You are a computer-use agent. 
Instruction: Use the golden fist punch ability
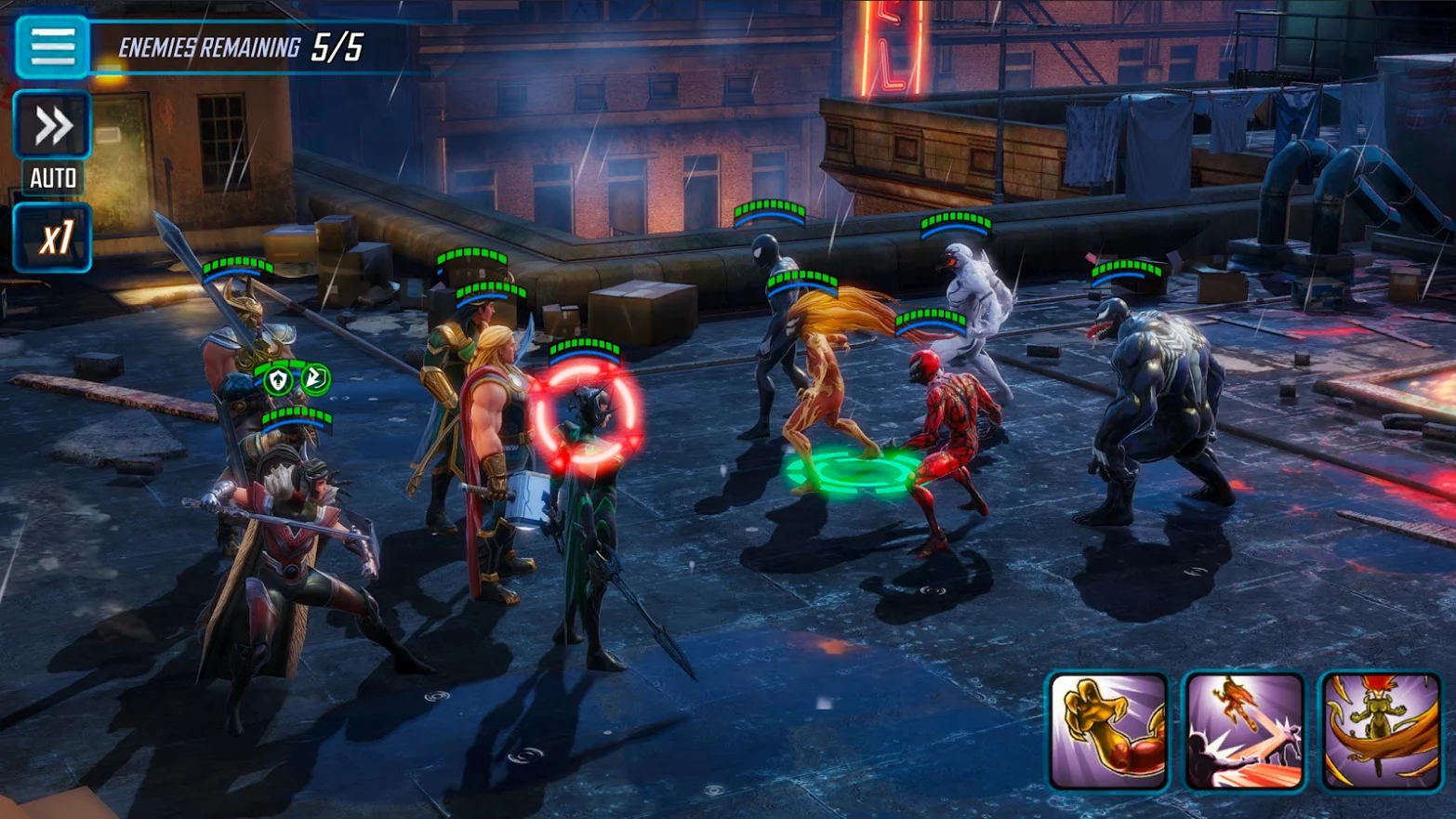[x=1108, y=732]
